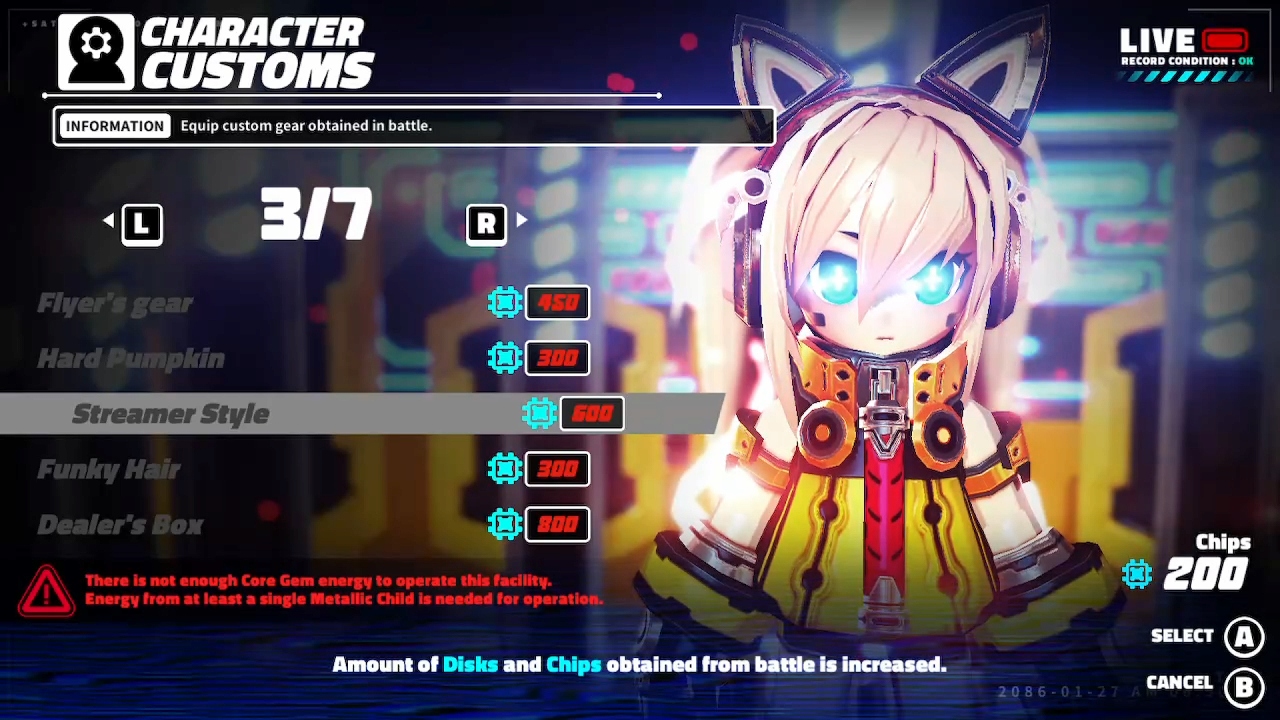Select the Funky Hair gear option
Viewport: 1280px width, 720px height.
tap(108, 469)
